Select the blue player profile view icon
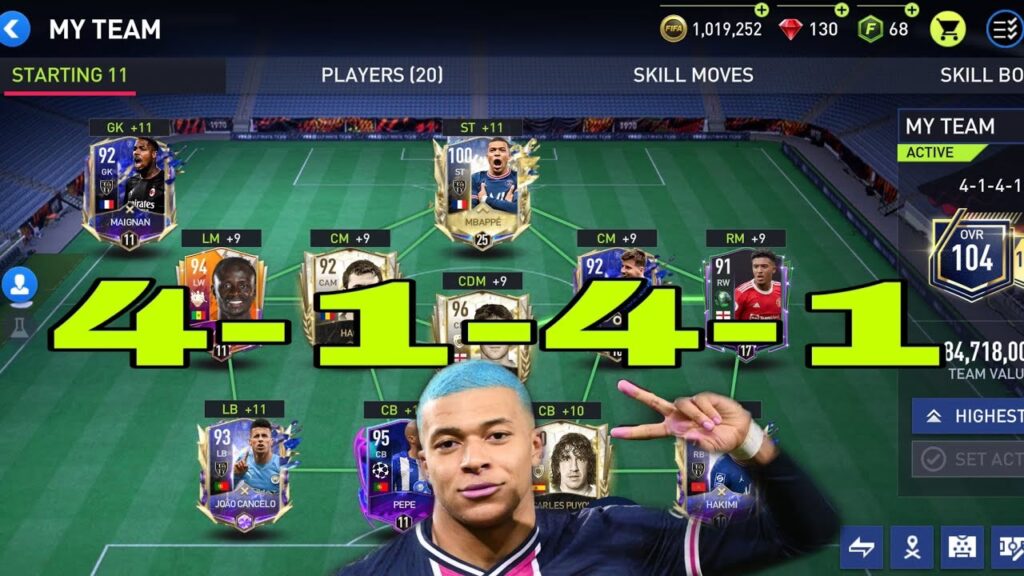 (18, 285)
